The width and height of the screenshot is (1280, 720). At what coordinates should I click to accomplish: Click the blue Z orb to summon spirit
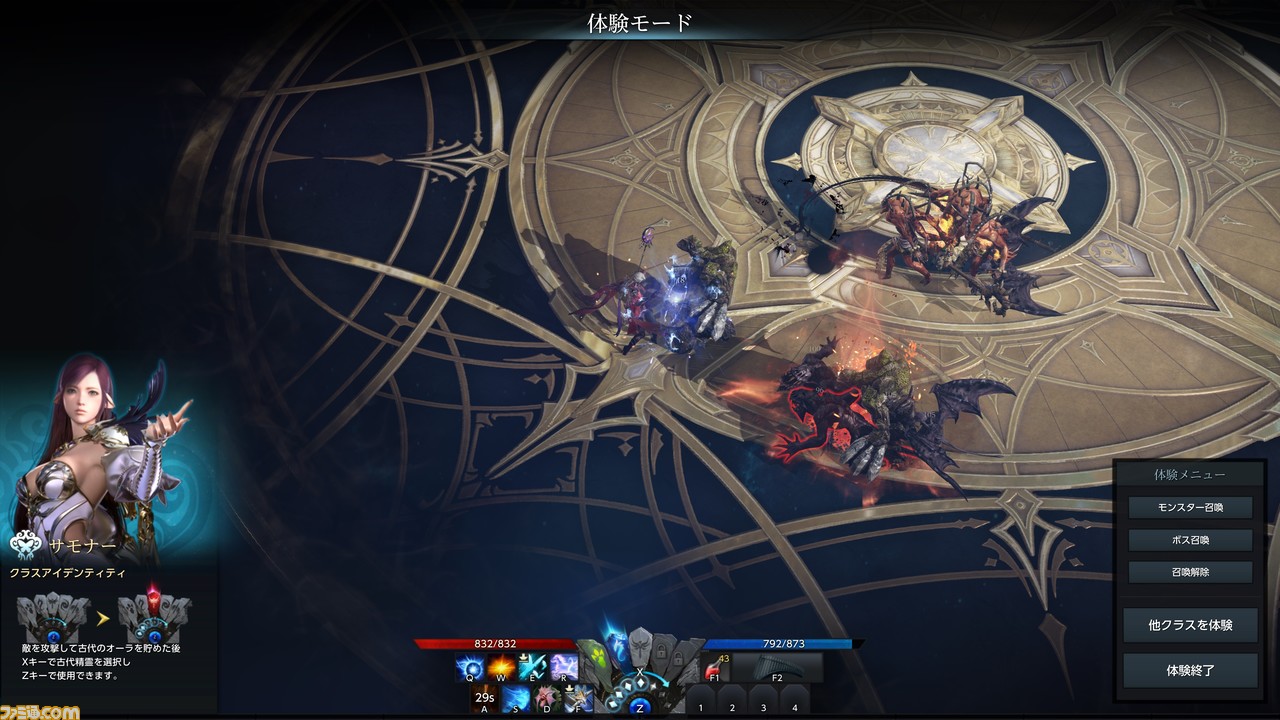(x=640, y=707)
